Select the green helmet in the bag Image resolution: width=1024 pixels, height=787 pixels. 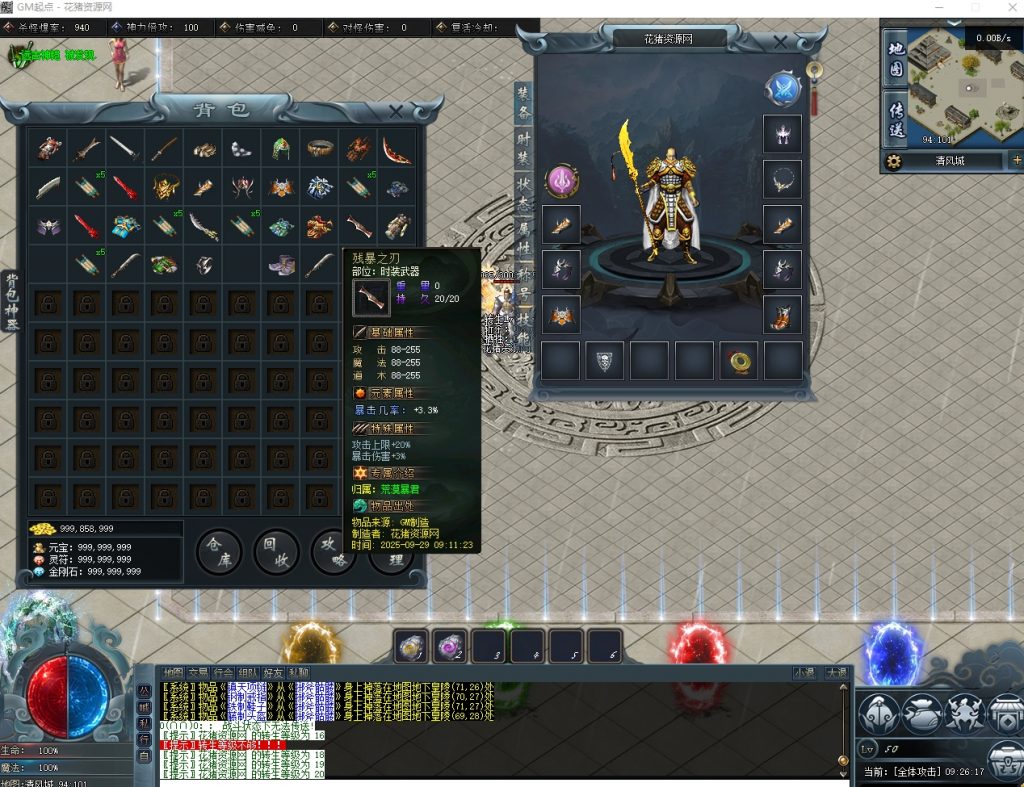point(280,149)
